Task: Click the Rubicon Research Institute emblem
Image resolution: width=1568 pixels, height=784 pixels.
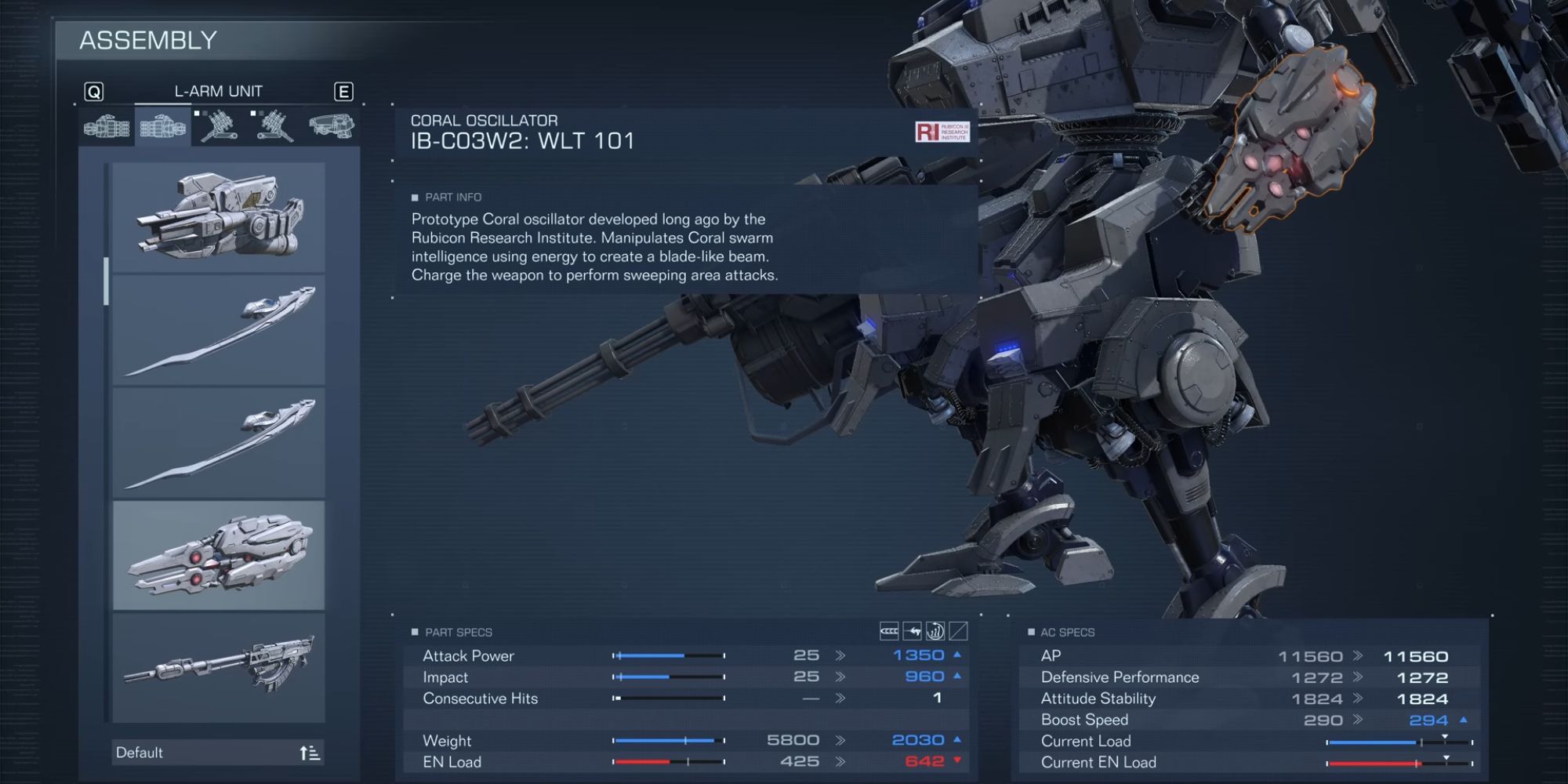Action: [943, 132]
